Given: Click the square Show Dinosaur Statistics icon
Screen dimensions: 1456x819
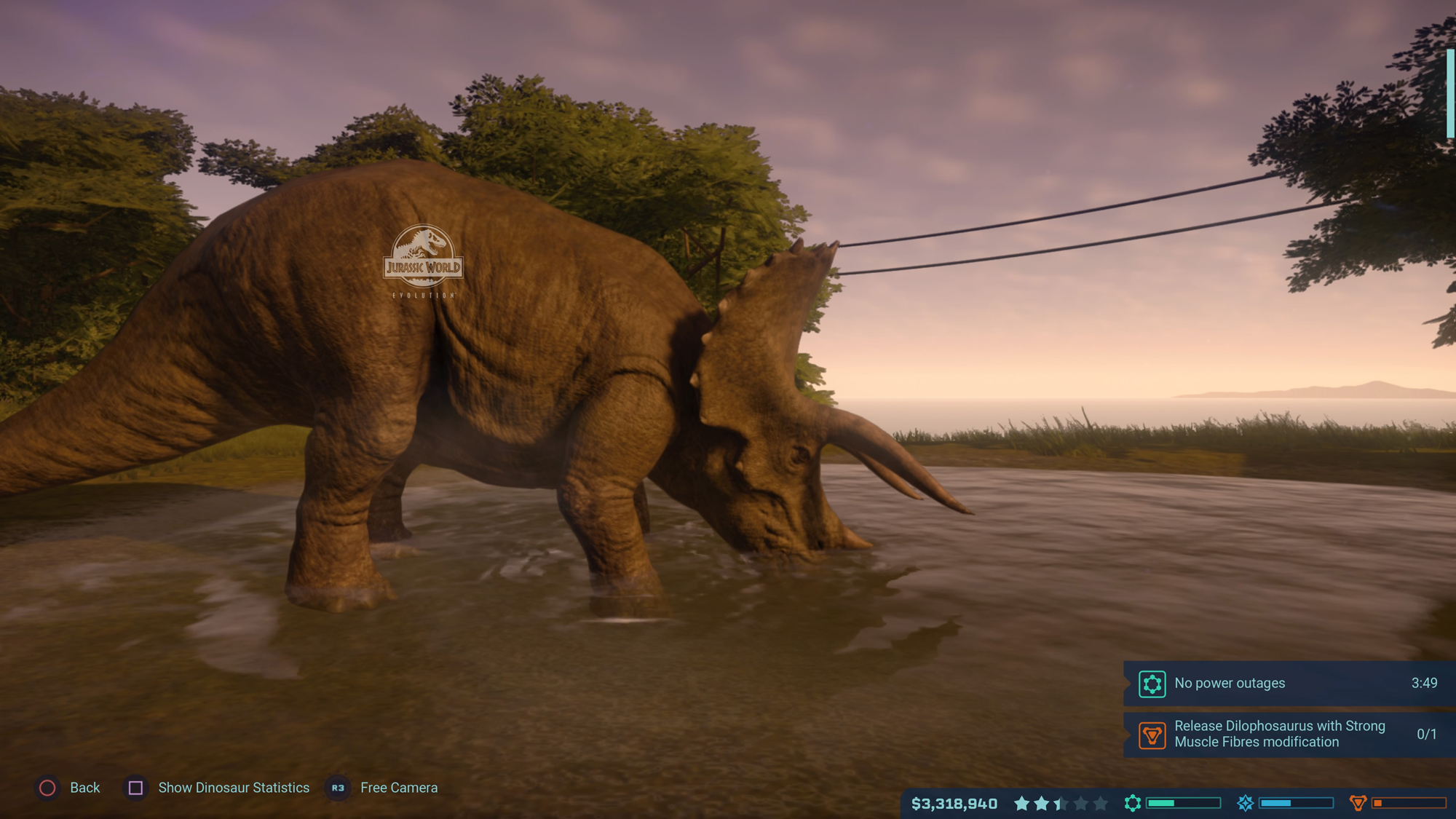Looking at the screenshot, I should [x=135, y=788].
